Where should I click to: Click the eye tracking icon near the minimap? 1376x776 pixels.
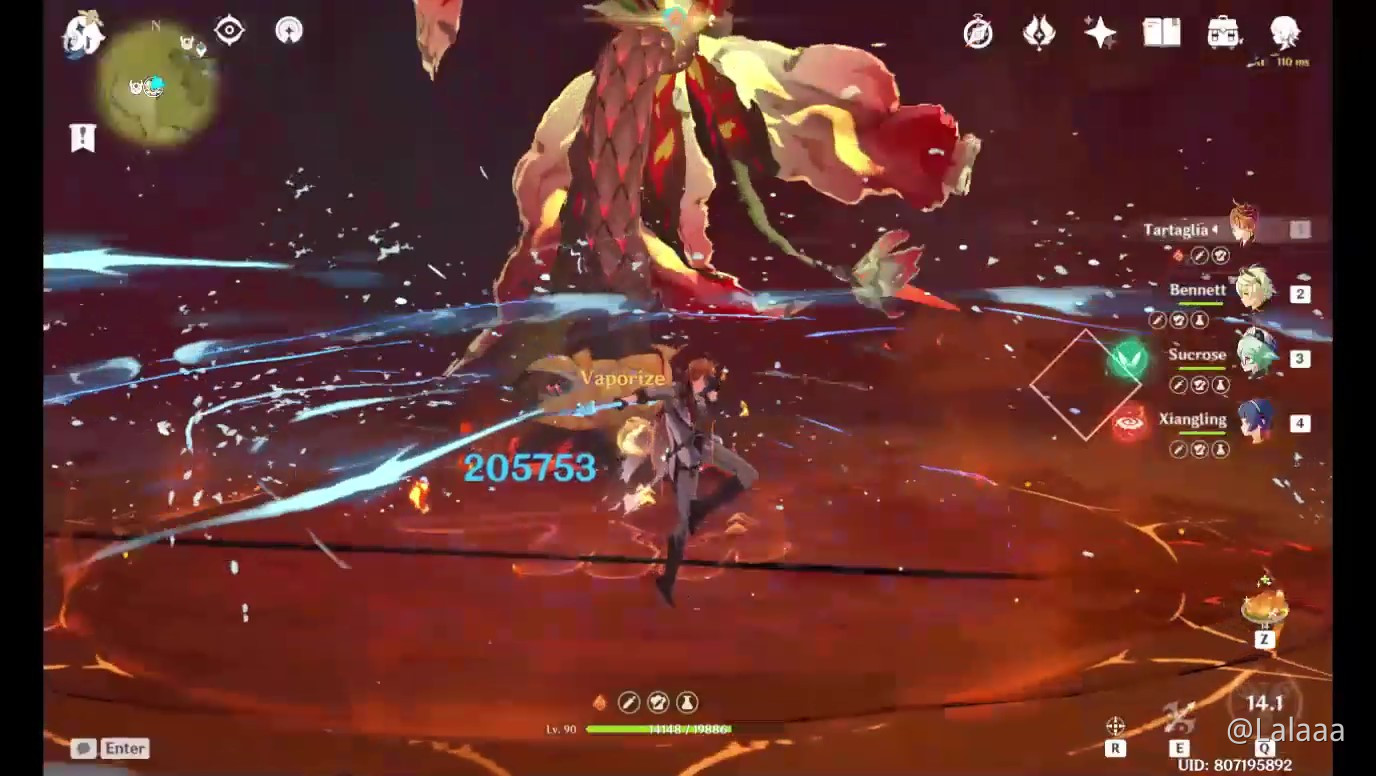click(x=231, y=30)
